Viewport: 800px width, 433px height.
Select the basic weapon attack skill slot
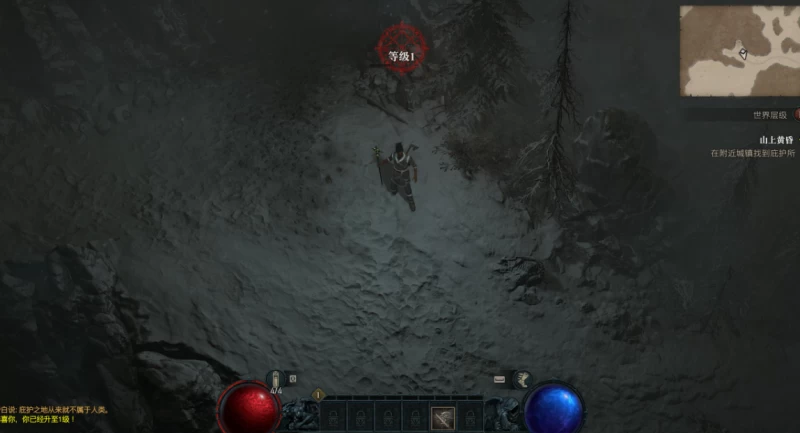click(x=444, y=418)
